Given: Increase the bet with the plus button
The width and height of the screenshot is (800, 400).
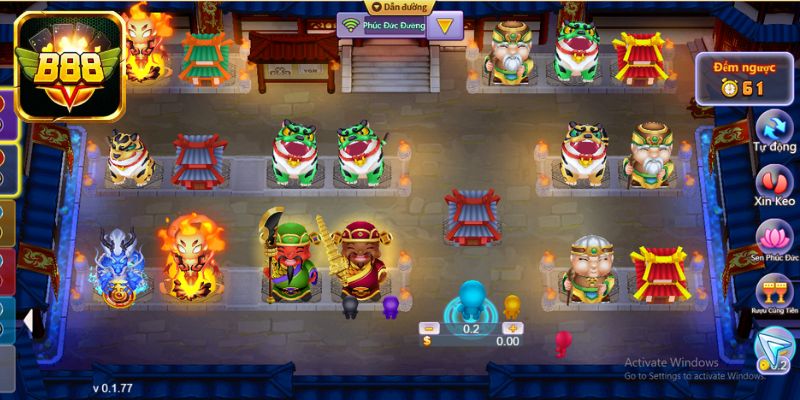Looking at the screenshot, I should 512,327.
